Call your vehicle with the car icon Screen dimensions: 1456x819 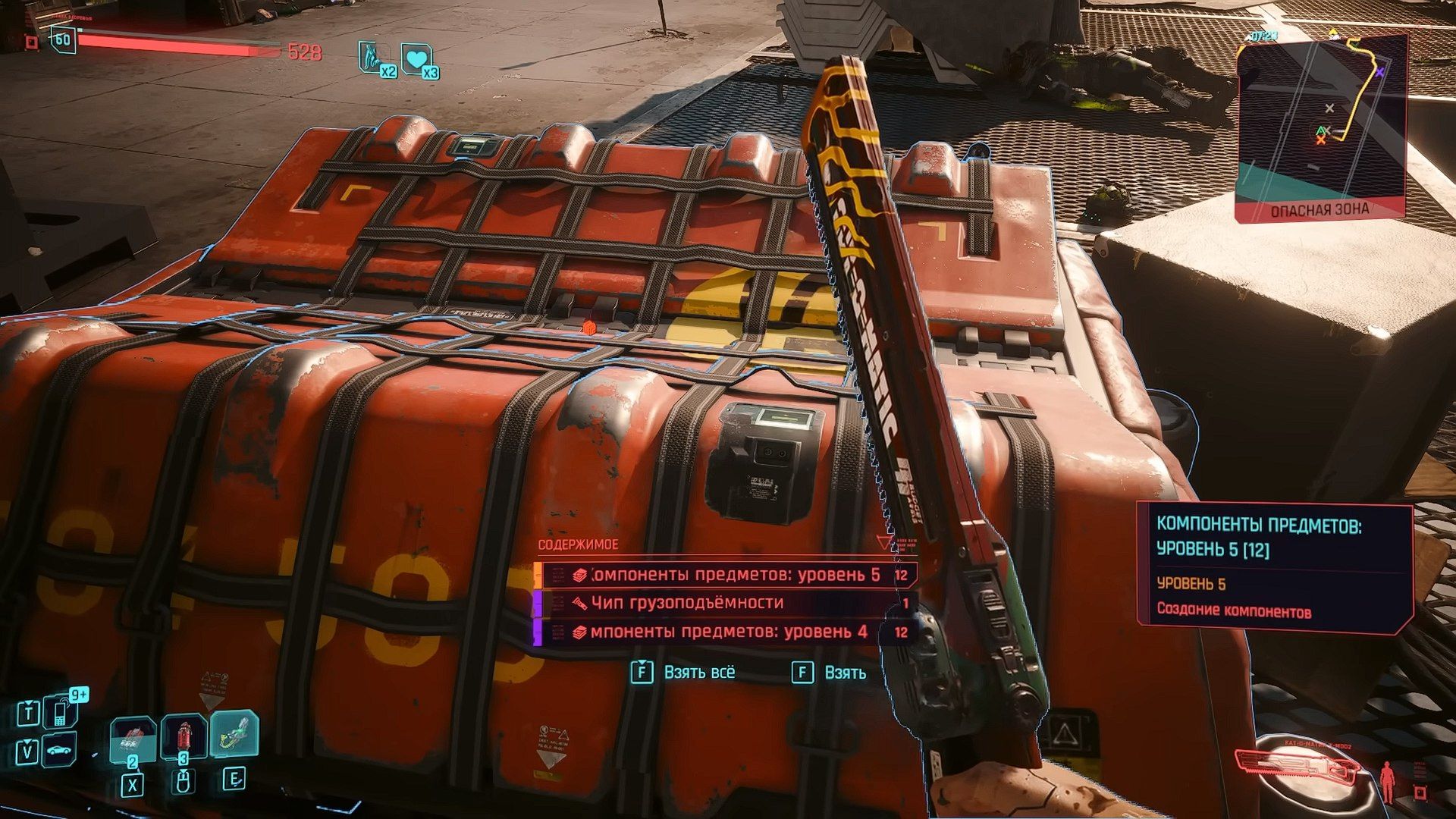point(60,752)
